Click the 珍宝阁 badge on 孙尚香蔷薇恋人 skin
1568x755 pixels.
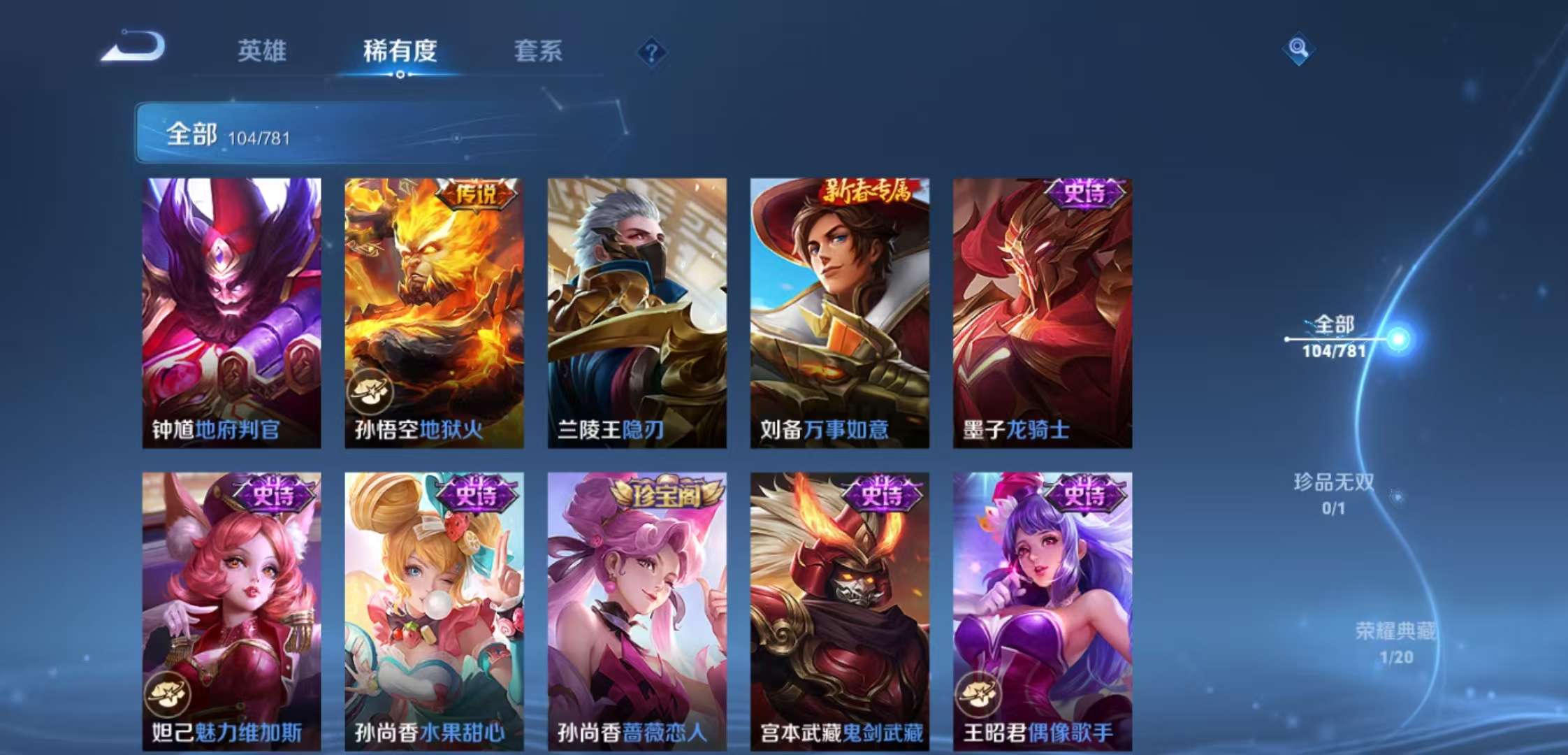[667, 491]
